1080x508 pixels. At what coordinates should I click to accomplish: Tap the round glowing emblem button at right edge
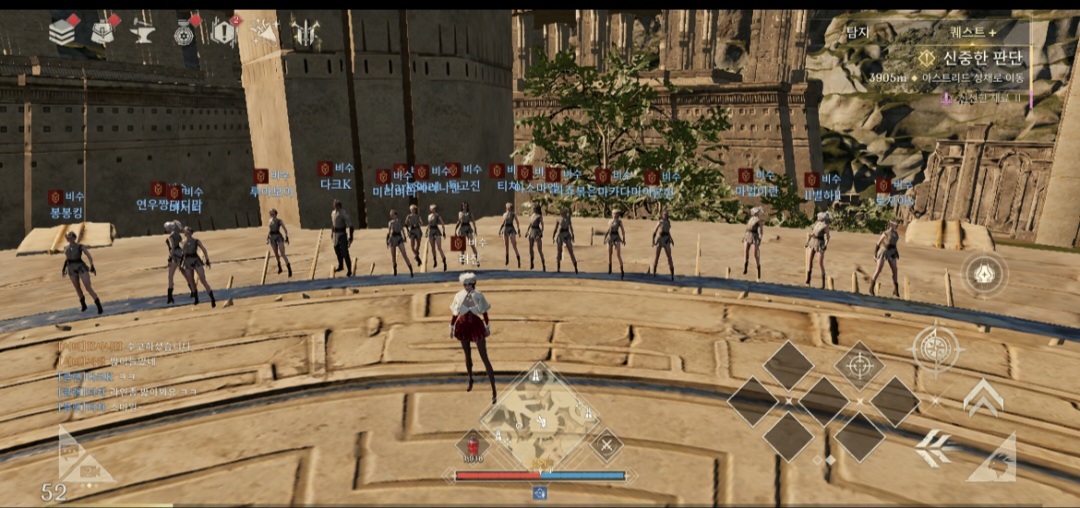point(984,274)
